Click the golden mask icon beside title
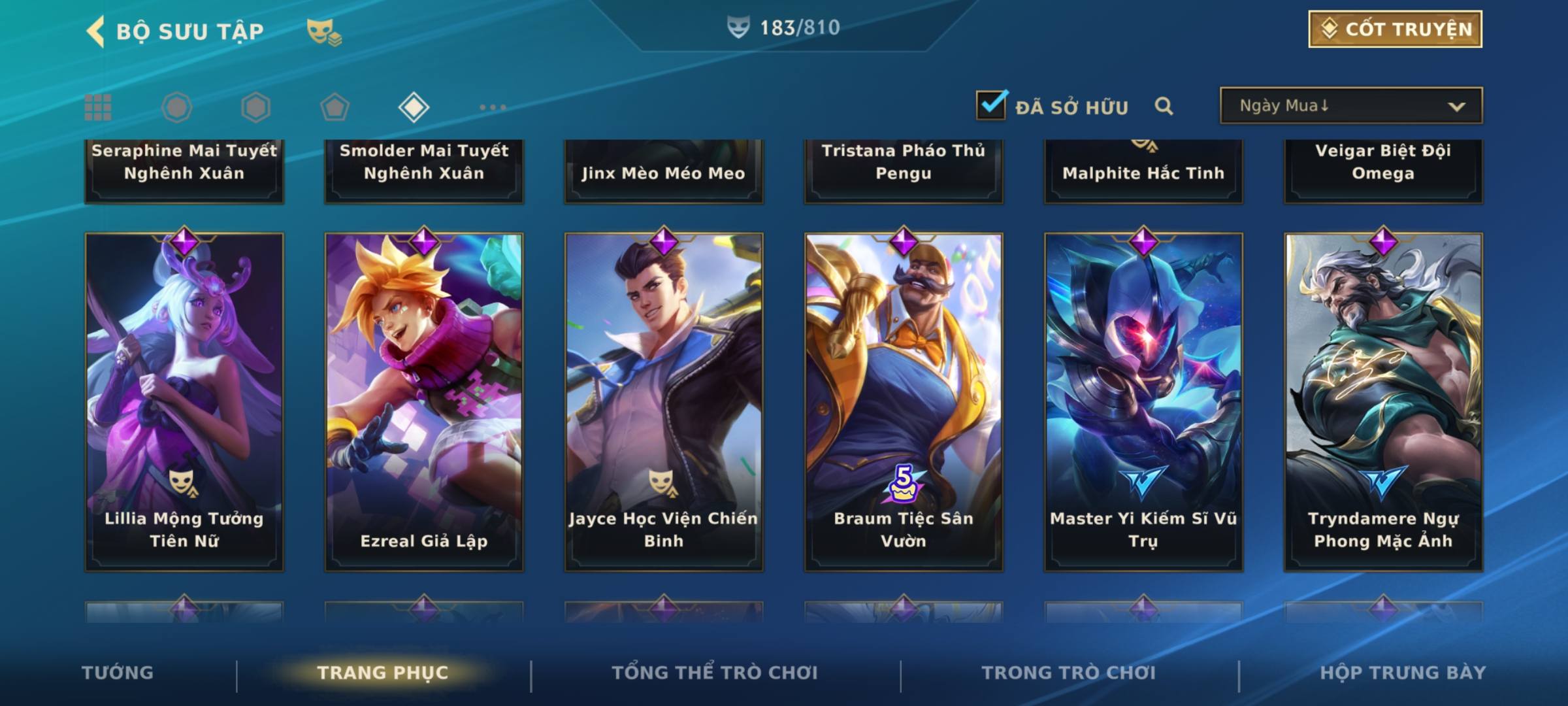 (323, 31)
